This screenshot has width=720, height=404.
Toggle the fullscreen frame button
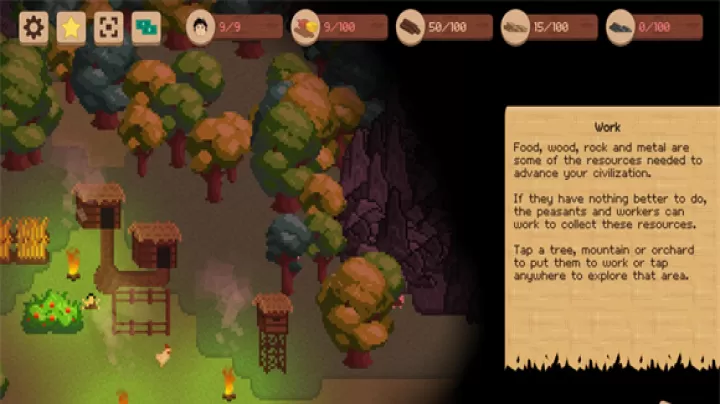click(x=108, y=27)
